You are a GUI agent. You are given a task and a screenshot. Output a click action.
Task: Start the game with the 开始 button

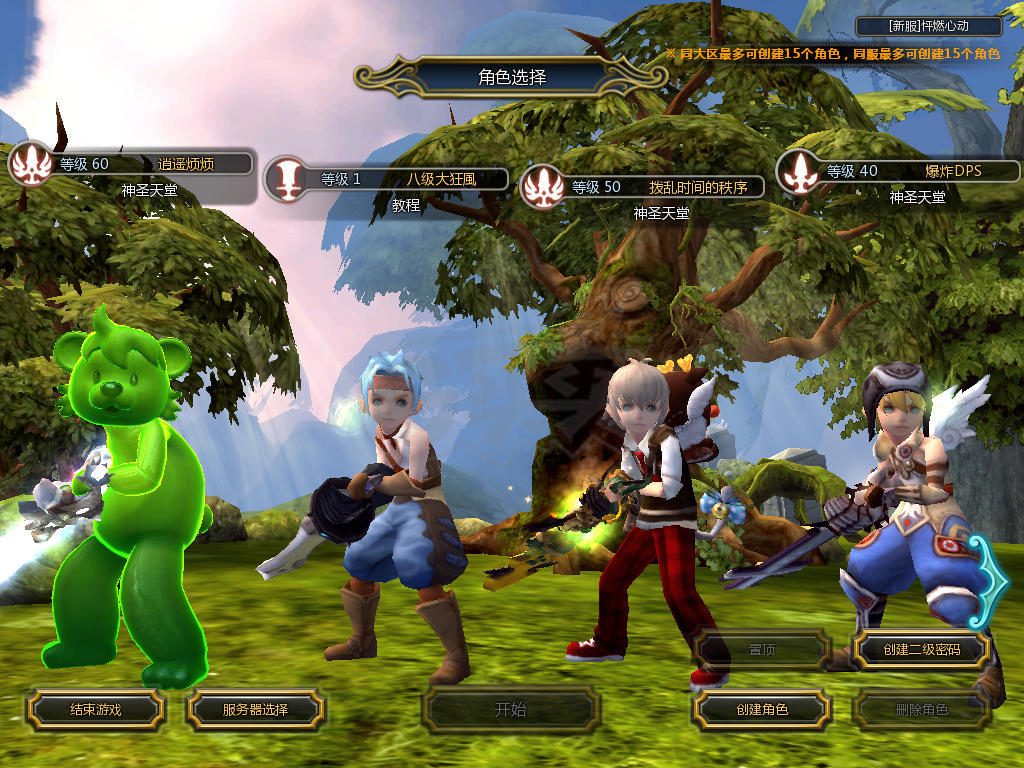pos(510,710)
